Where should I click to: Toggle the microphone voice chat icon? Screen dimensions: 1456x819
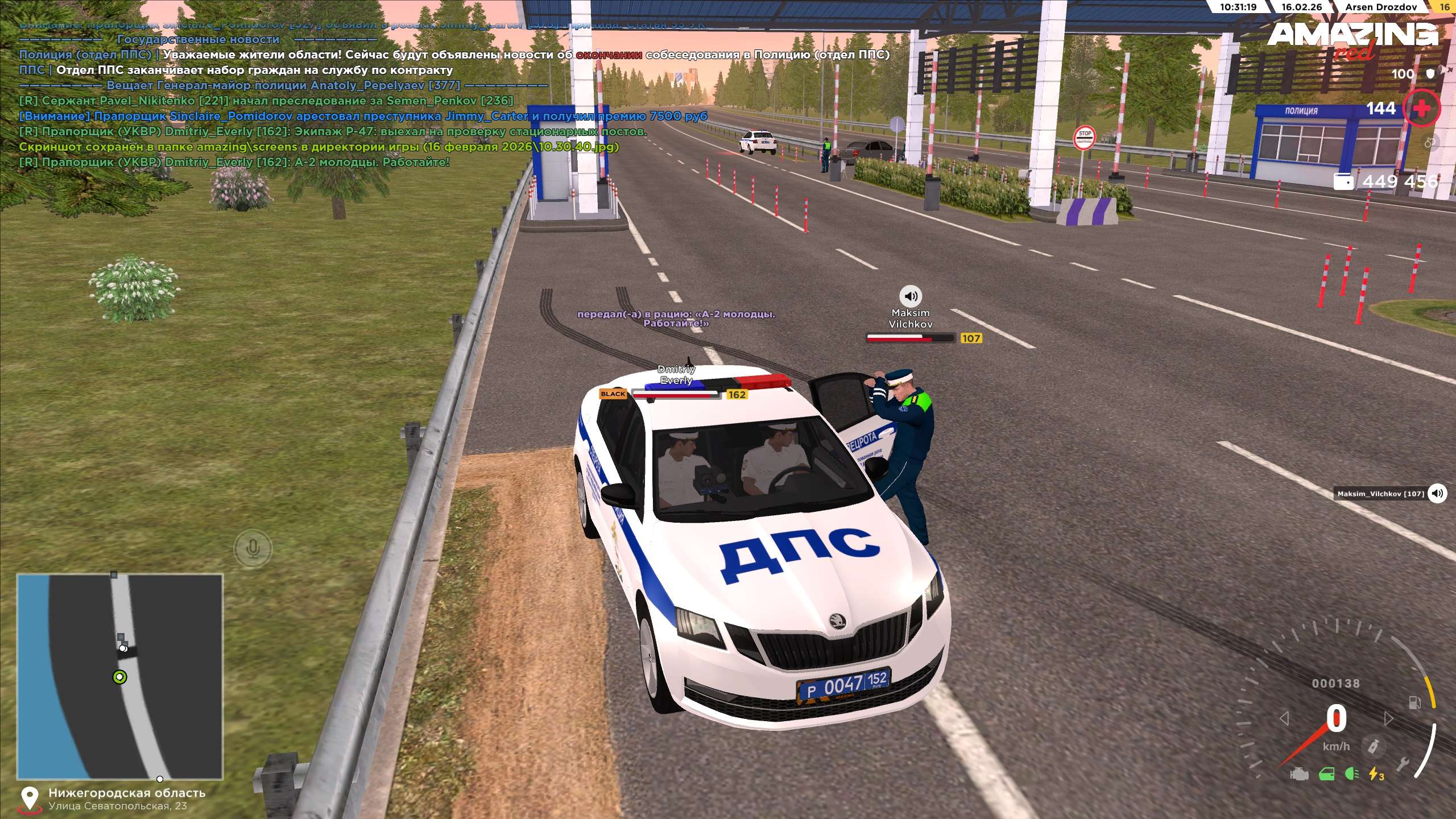point(253,548)
